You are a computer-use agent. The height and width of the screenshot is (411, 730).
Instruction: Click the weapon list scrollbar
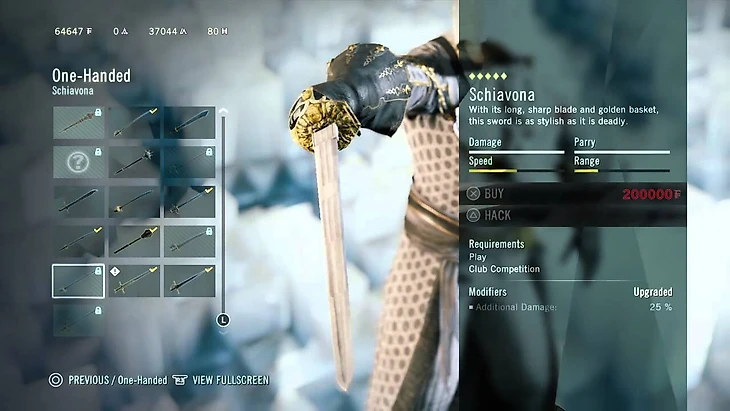point(223,215)
